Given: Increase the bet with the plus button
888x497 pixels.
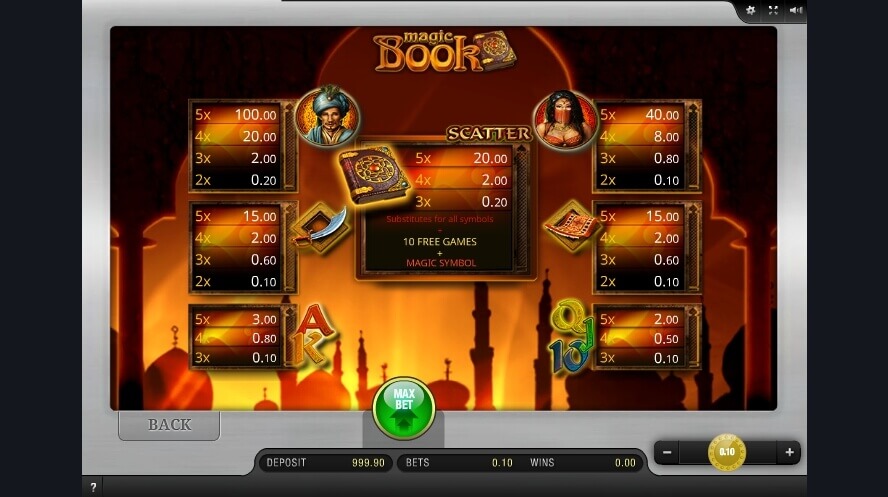Looking at the screenshot, I should tap(789, 452).
